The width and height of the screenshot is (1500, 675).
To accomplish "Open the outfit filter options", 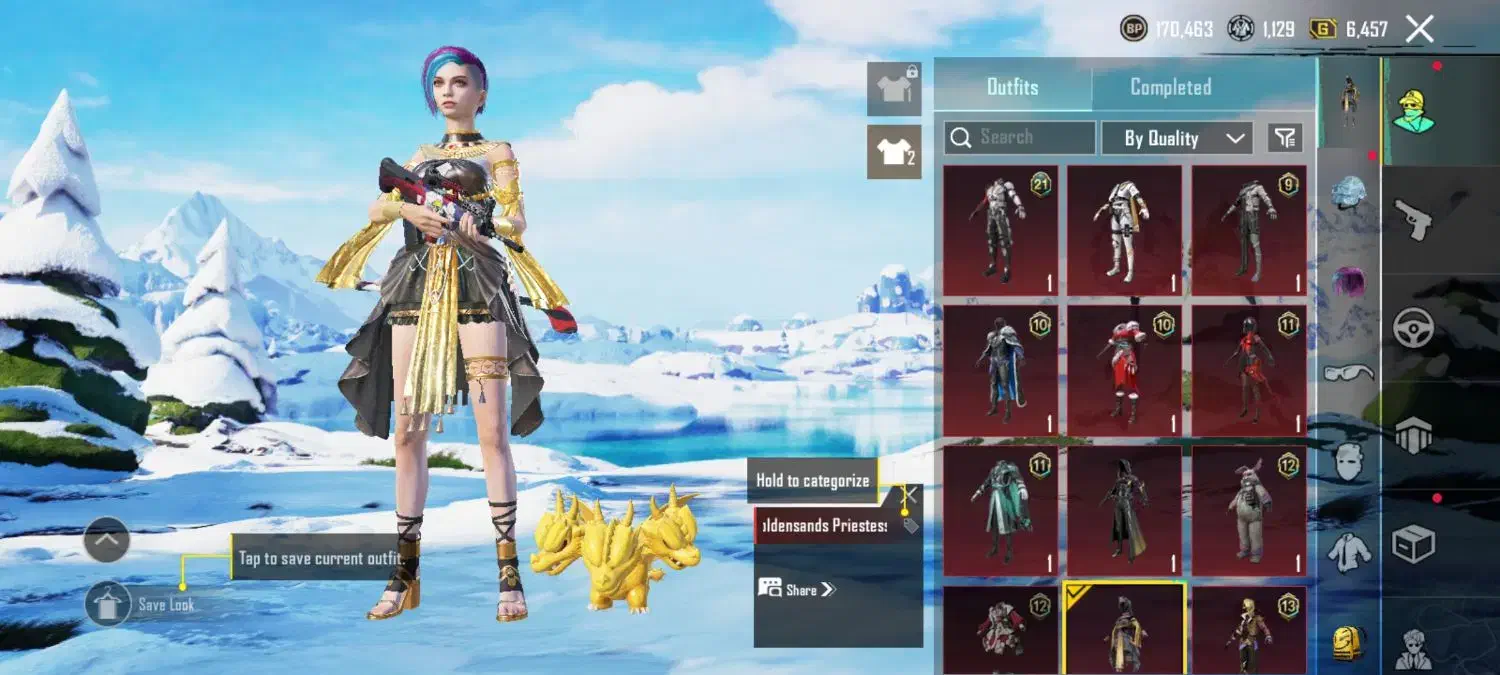I will click(1285, 138).
